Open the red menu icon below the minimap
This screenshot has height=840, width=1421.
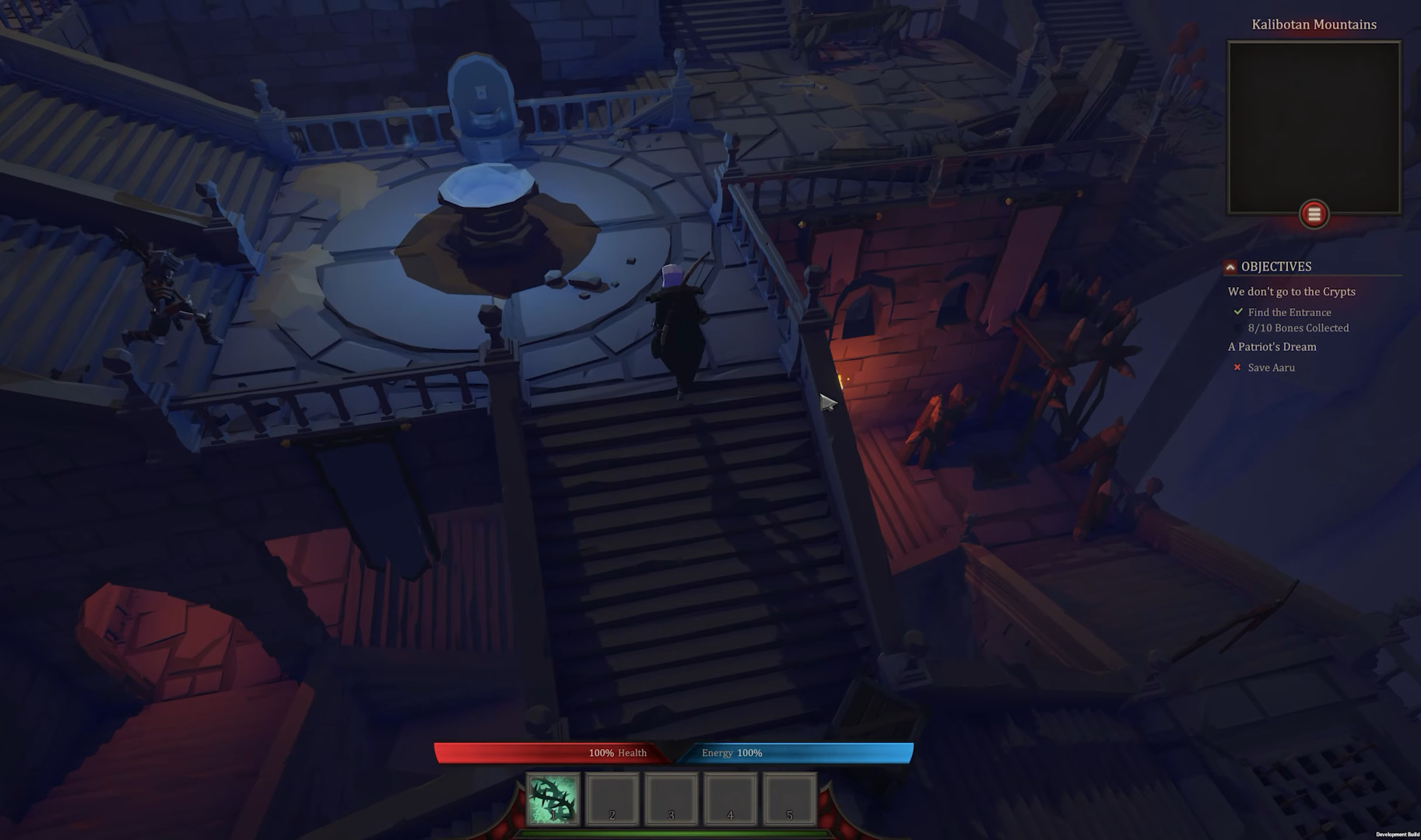[x=1315, y=215]
